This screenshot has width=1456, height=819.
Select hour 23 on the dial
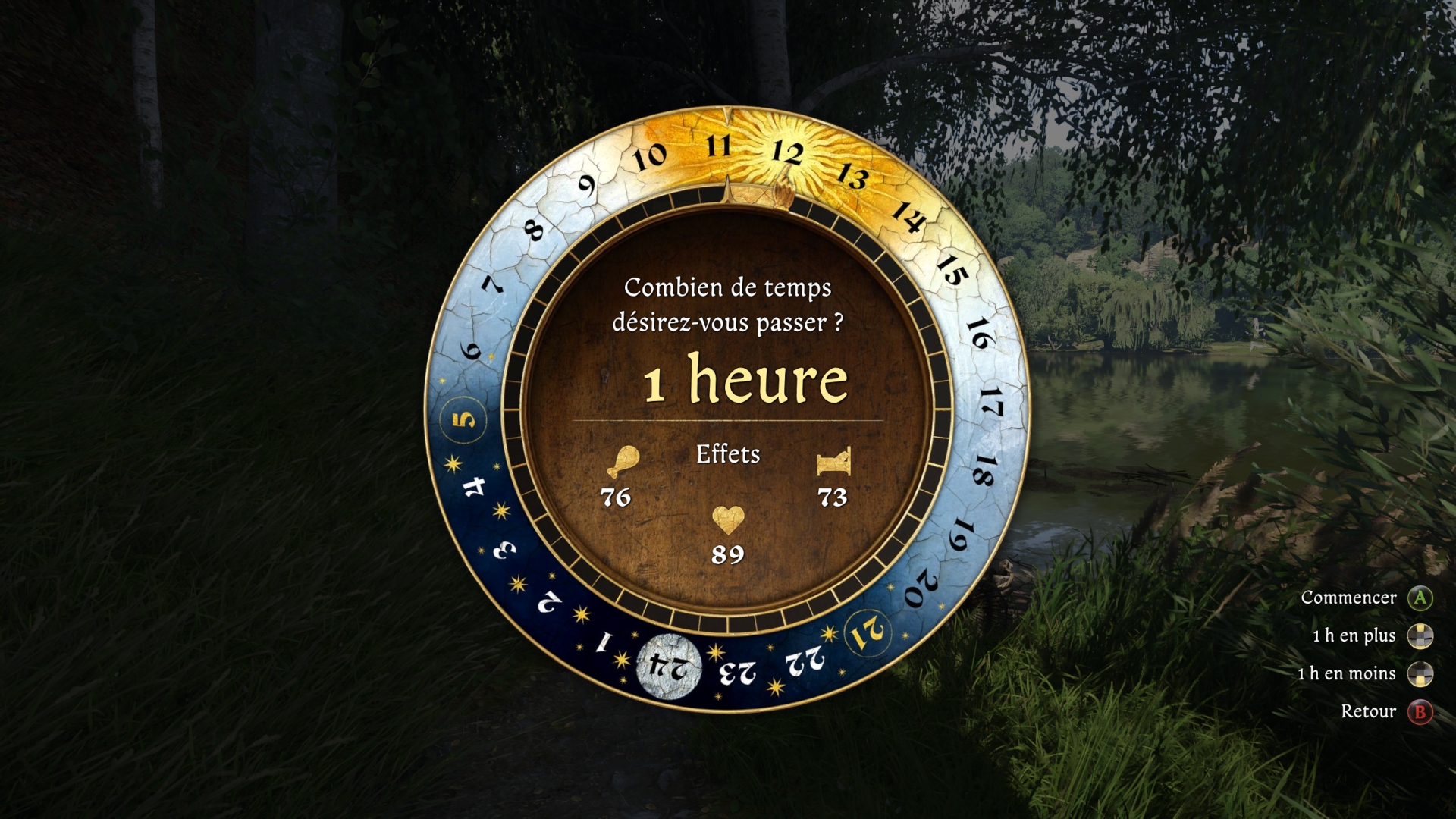click(737, 672)
